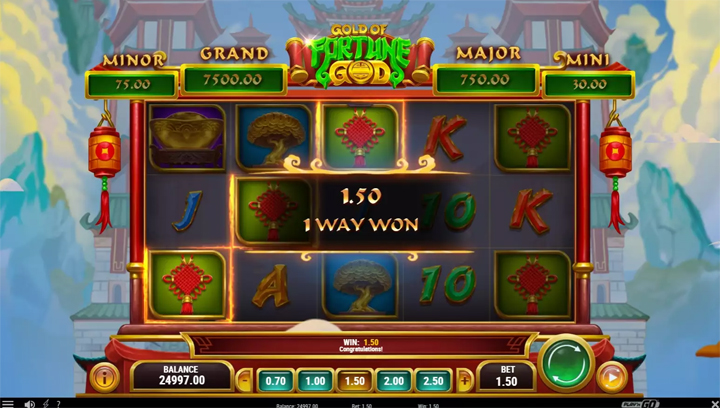720x408 pixels.
Task: Open the paytable info button
Action: point(104,377)
